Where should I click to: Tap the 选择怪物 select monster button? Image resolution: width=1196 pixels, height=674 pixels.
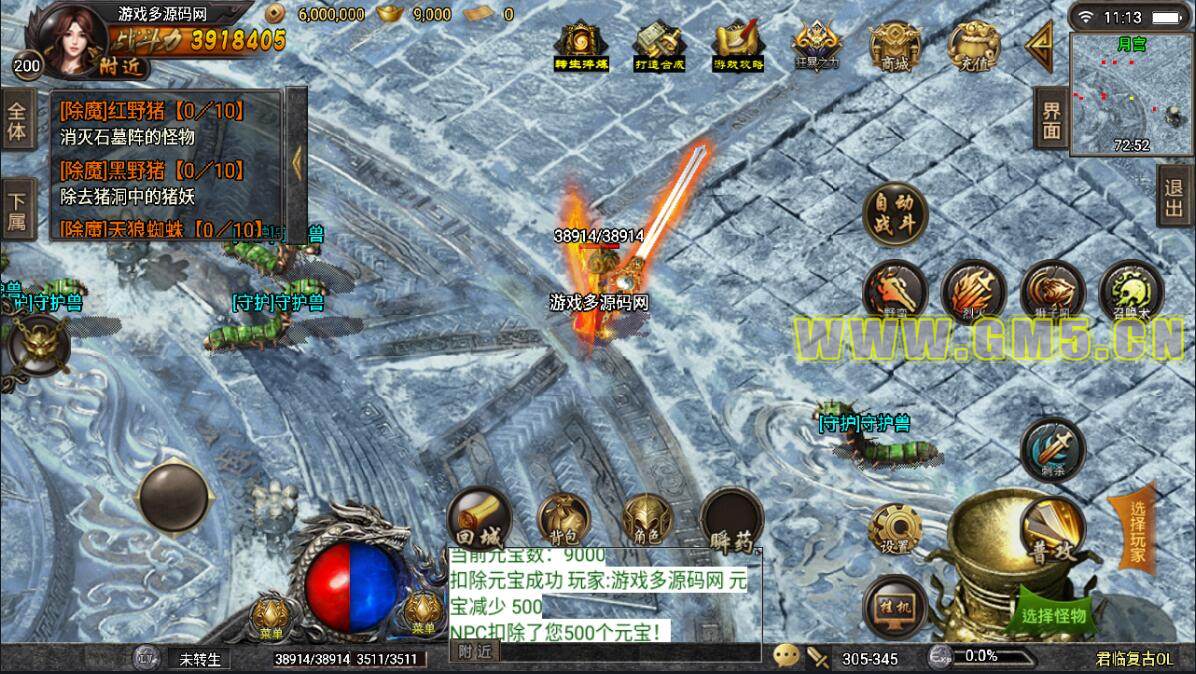click(1053, 615)
